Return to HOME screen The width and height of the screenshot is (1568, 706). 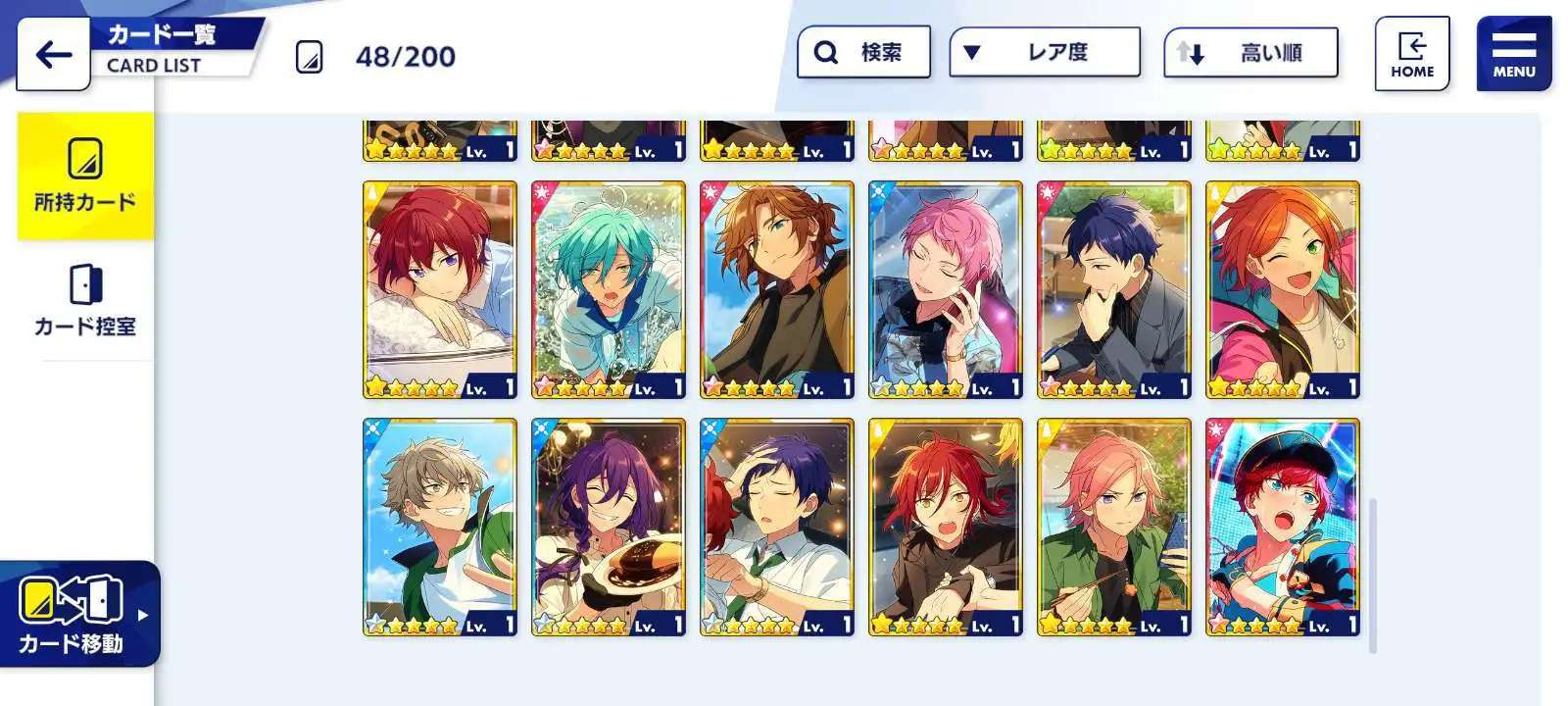(1411, 54)
